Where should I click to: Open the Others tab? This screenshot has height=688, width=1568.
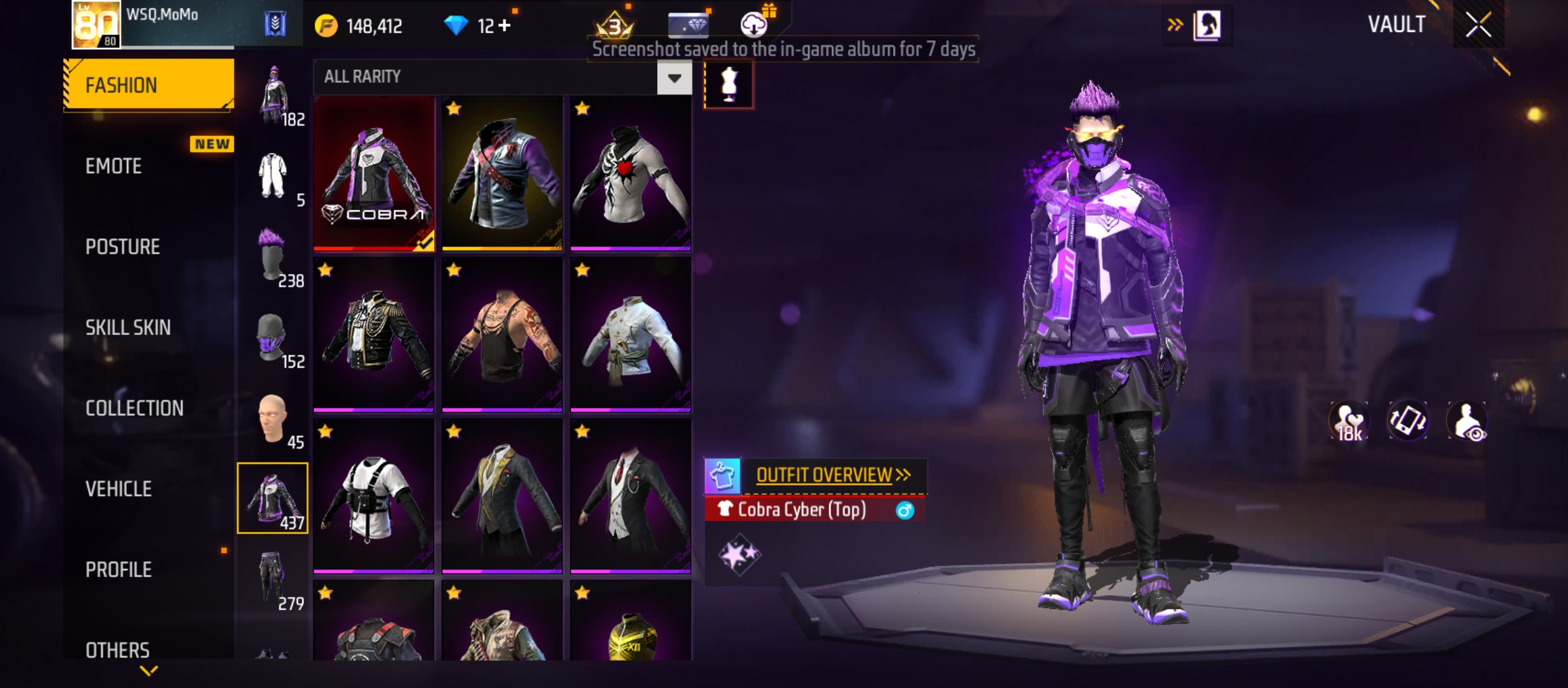[x=118, y=650]
